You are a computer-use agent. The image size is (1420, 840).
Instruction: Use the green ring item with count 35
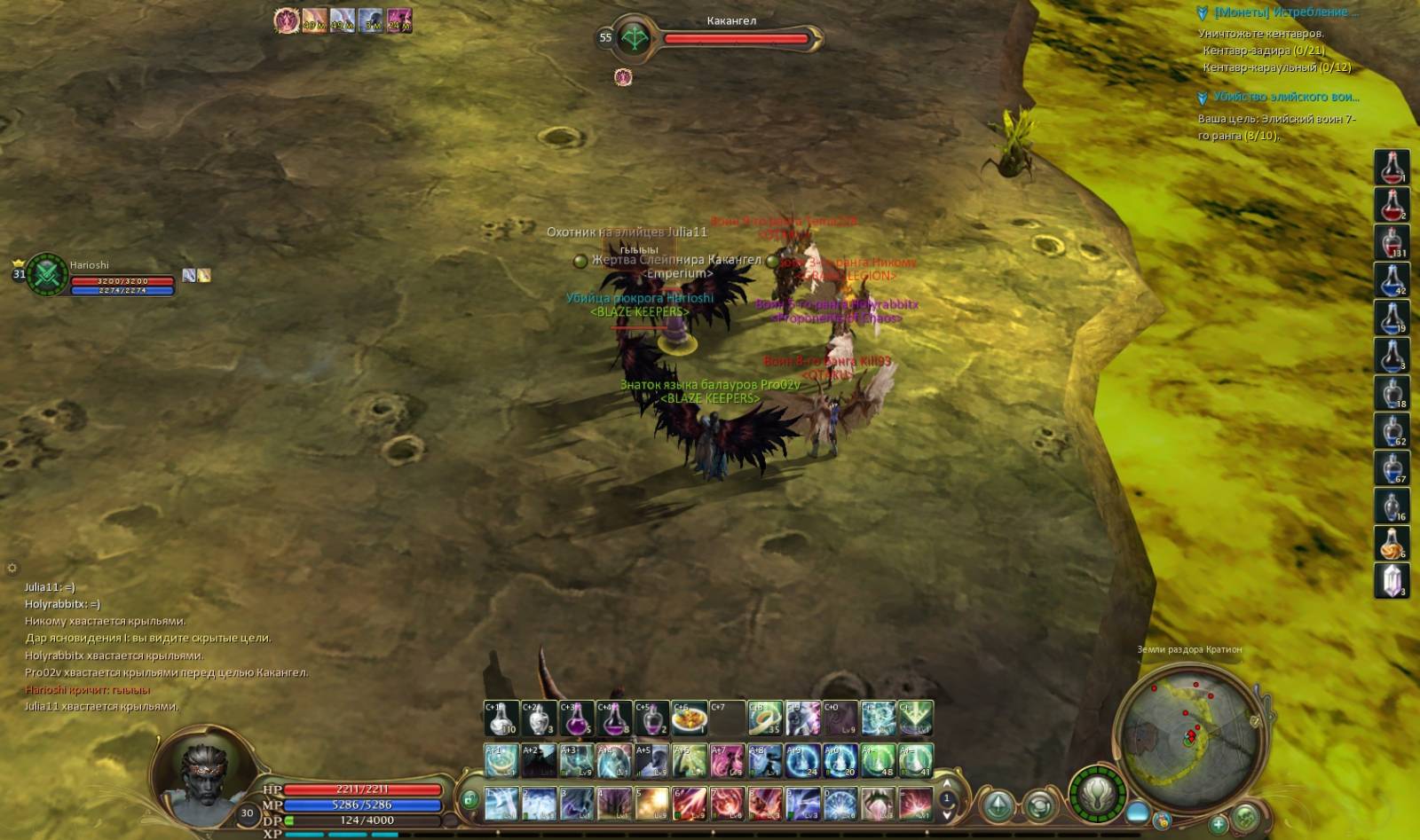pyautogui.click(x=764, y=718)
